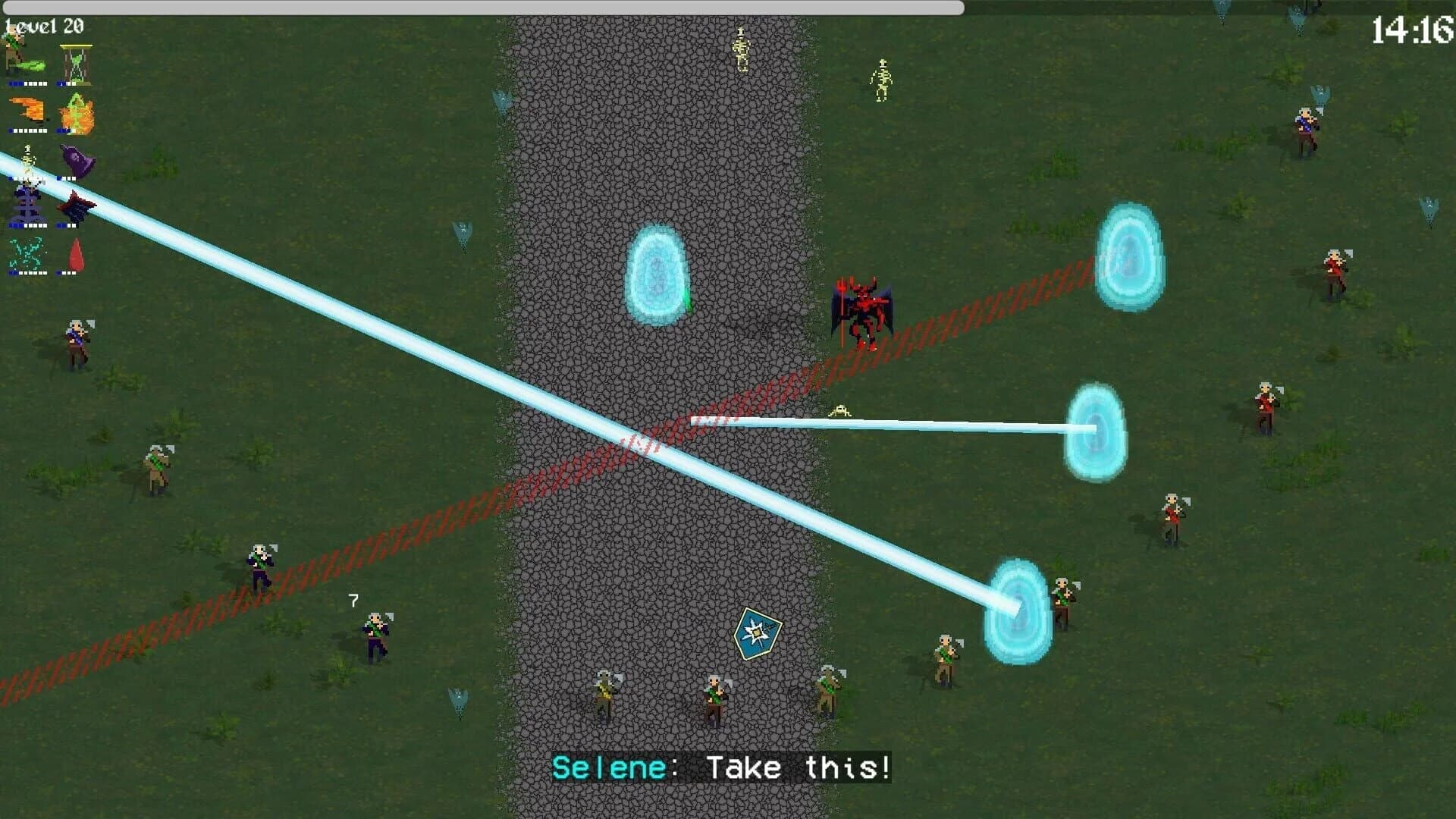
Task: Click the dialogue 'Selene: Take this!'
Action: click(723, 767)
